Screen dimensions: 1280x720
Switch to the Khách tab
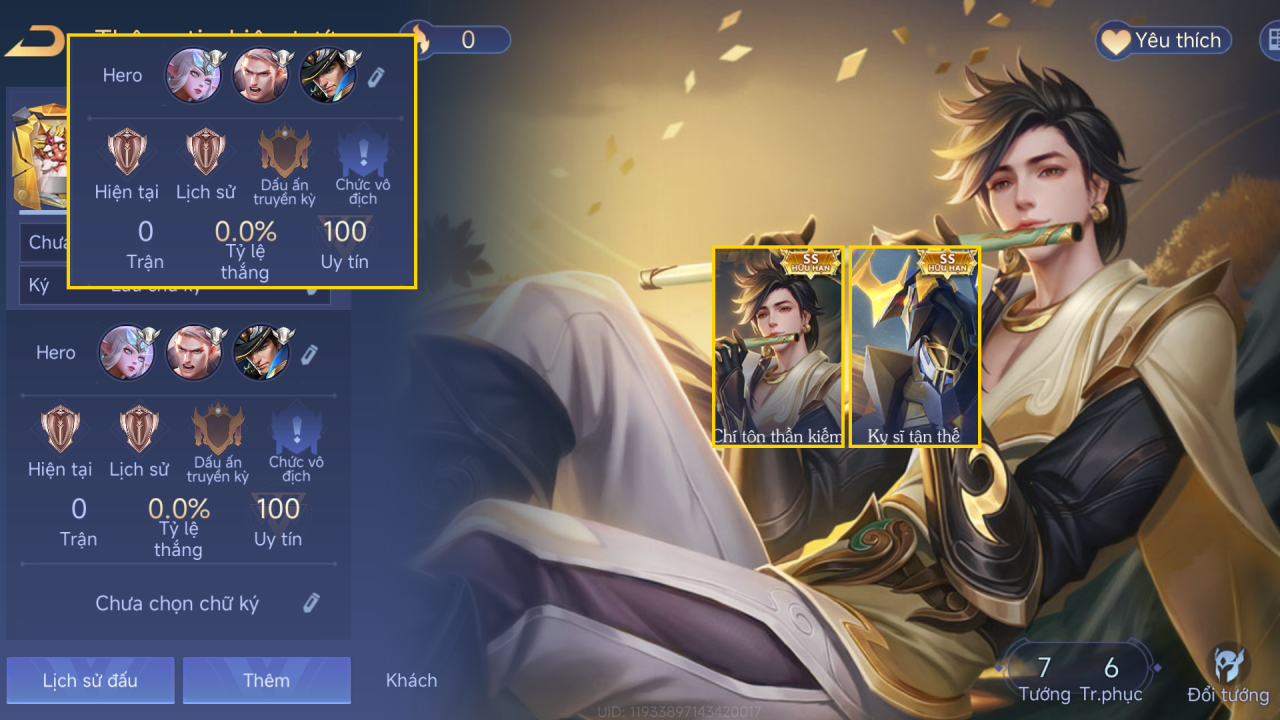point(411,680)
